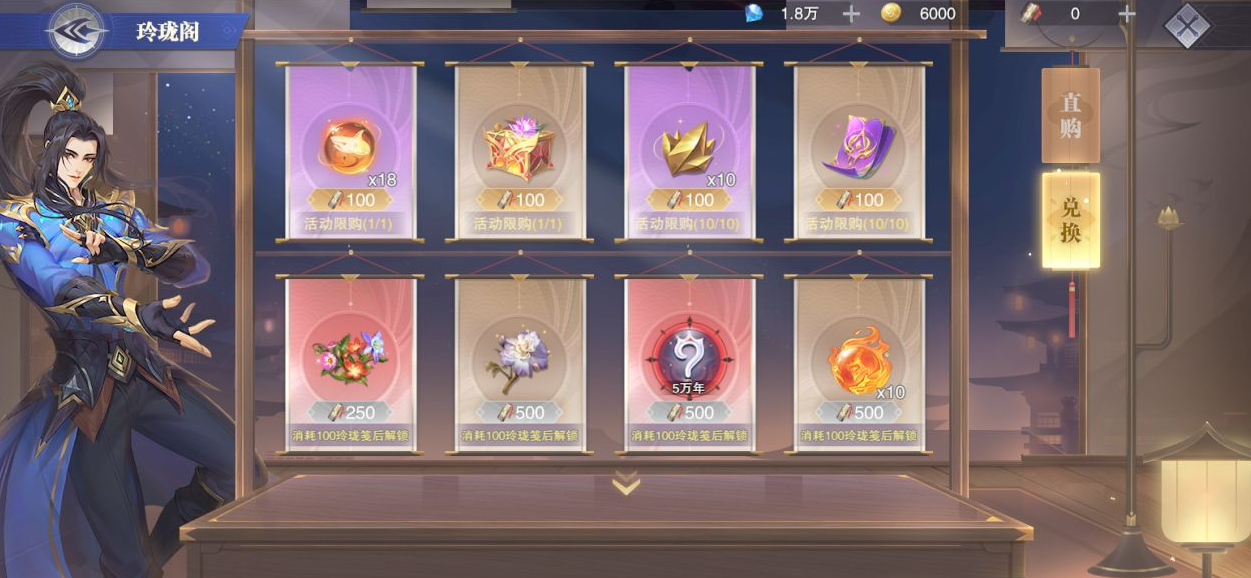Choose the gold ingot x10 item
Image resolution: width=1251 pixels, height=578 pixels.
[689, 150]
